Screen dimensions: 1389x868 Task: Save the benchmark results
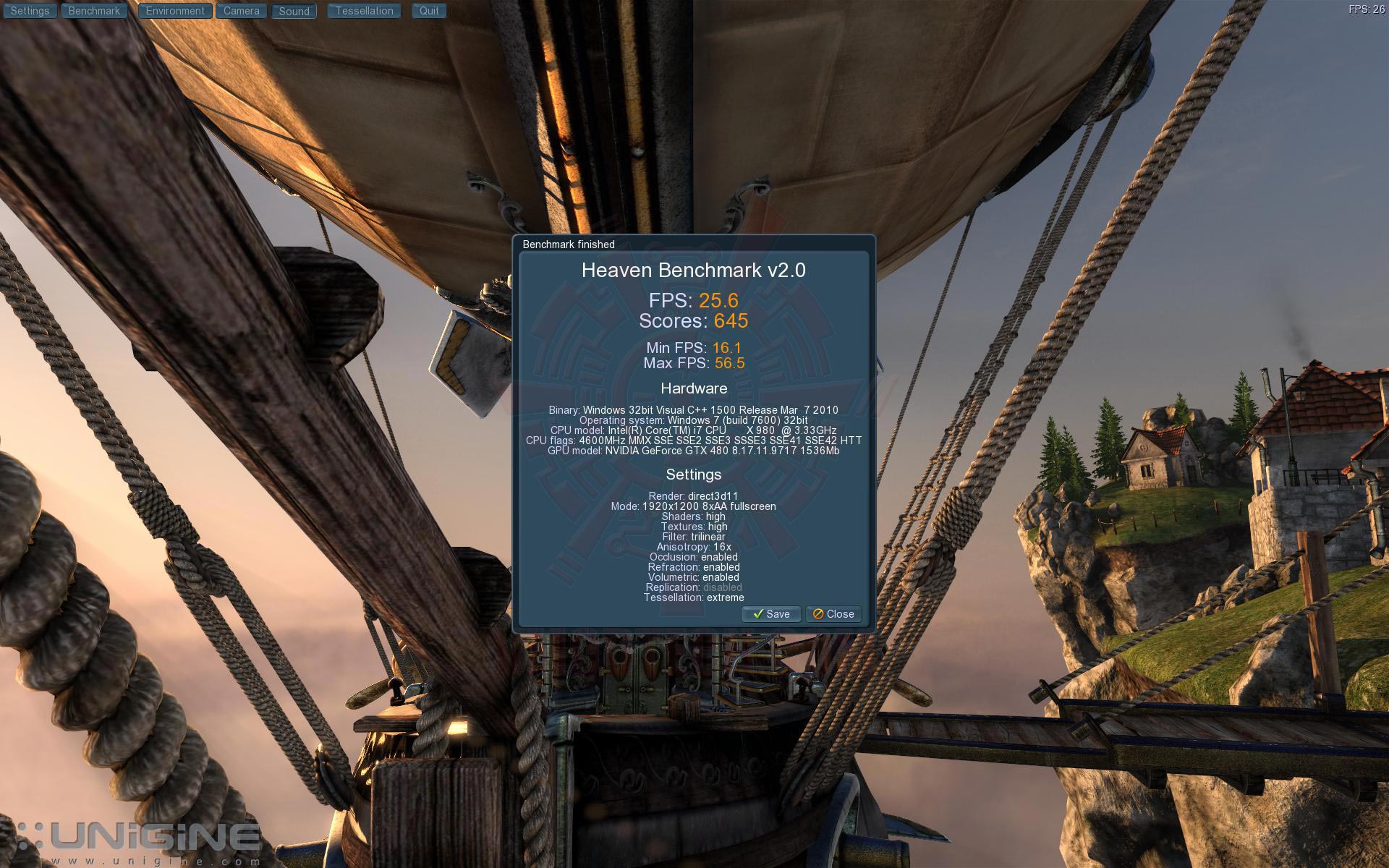(x=771, y=614)
